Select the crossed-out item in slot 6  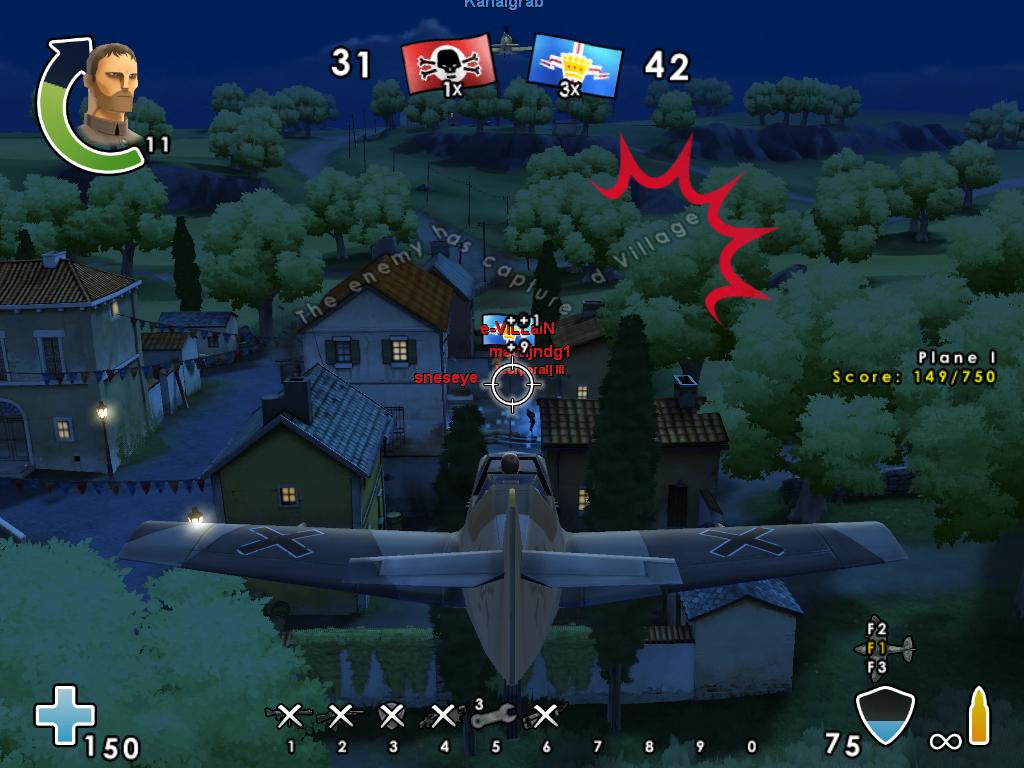click(545, 715)
